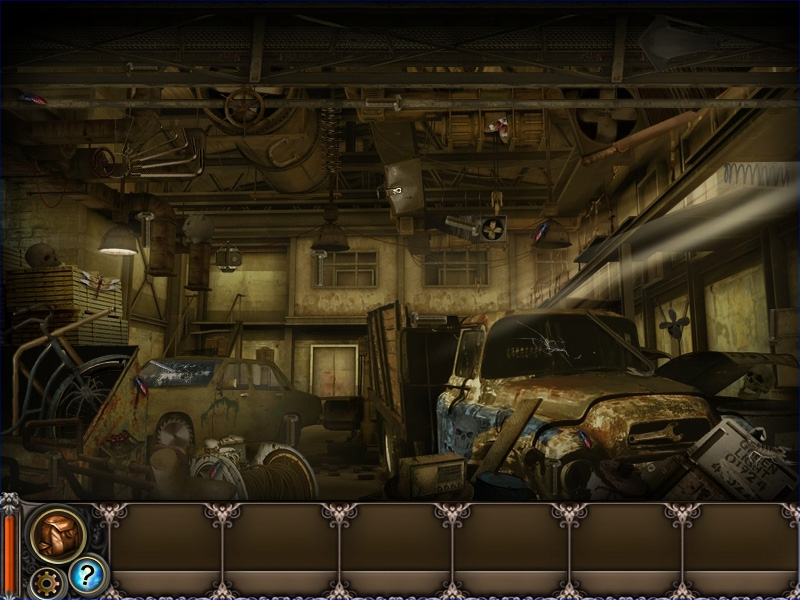
Task: Use the blue question mark hint
Action: 87,575
